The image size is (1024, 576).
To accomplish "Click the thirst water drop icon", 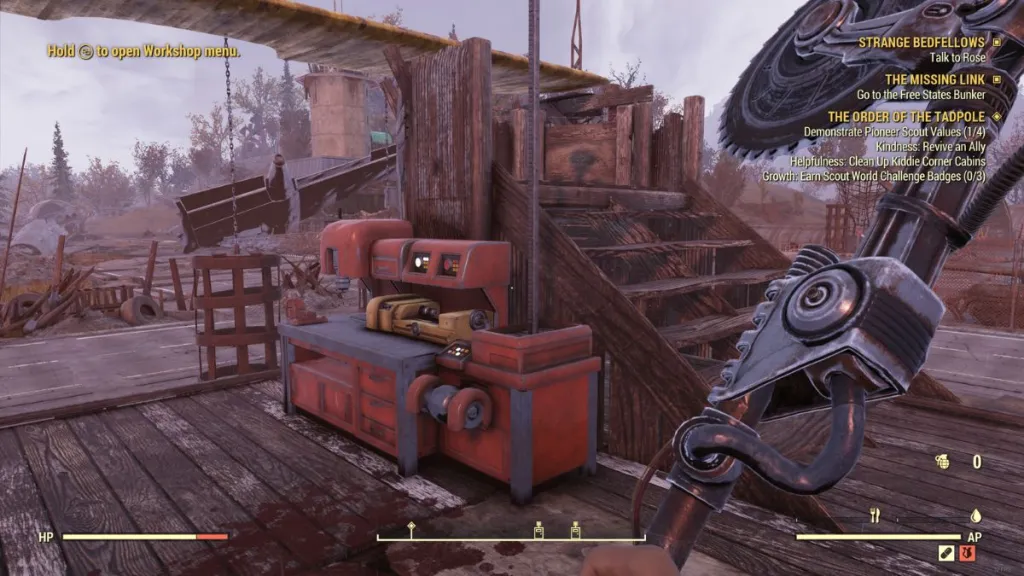I will pyautogui.click(x=975, y=516).
